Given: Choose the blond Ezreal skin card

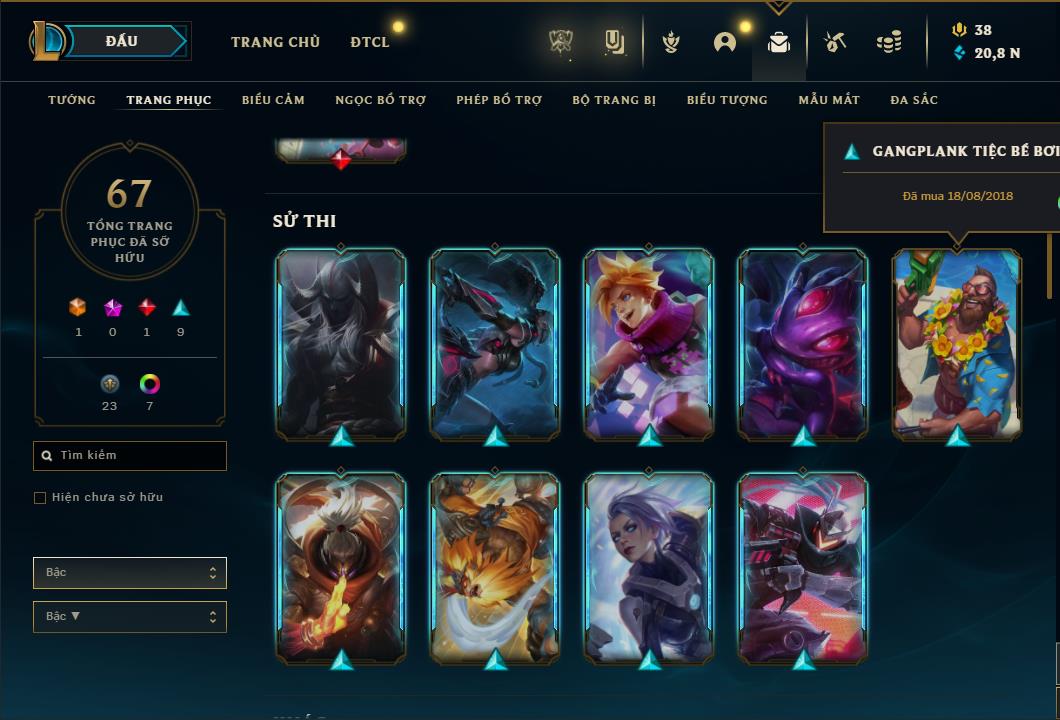Looking at the screenshot, I should 649,343.
